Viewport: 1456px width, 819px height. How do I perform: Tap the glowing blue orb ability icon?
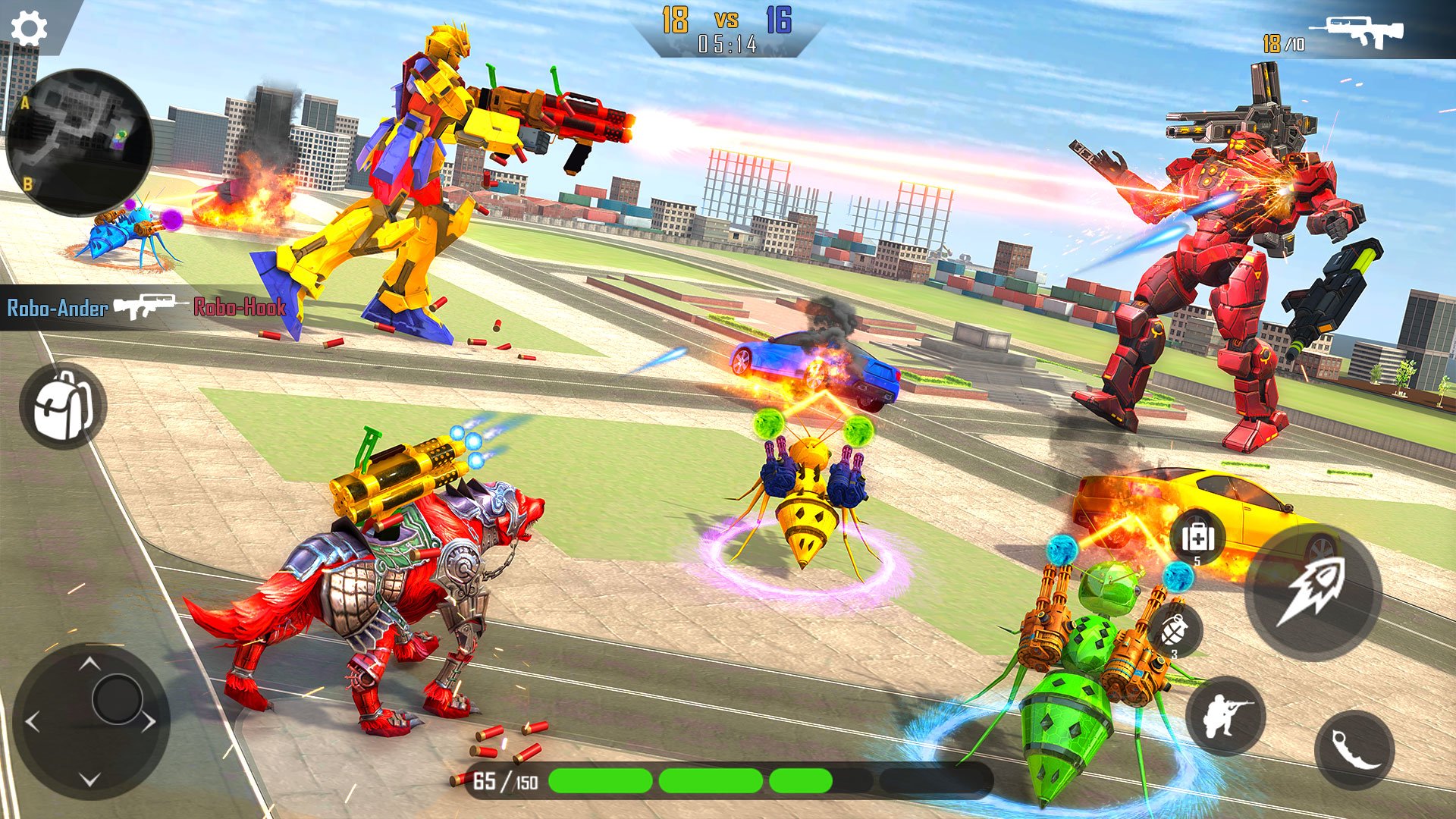1177,576
